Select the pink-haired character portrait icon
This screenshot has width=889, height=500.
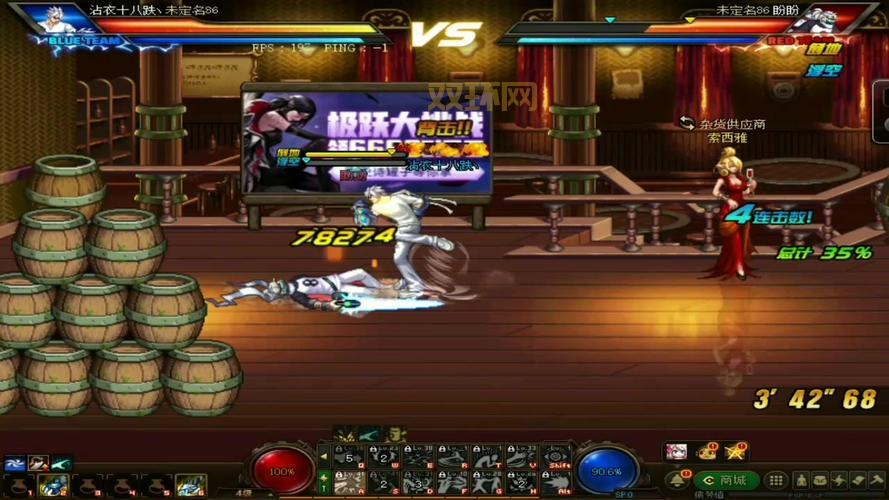676,452
